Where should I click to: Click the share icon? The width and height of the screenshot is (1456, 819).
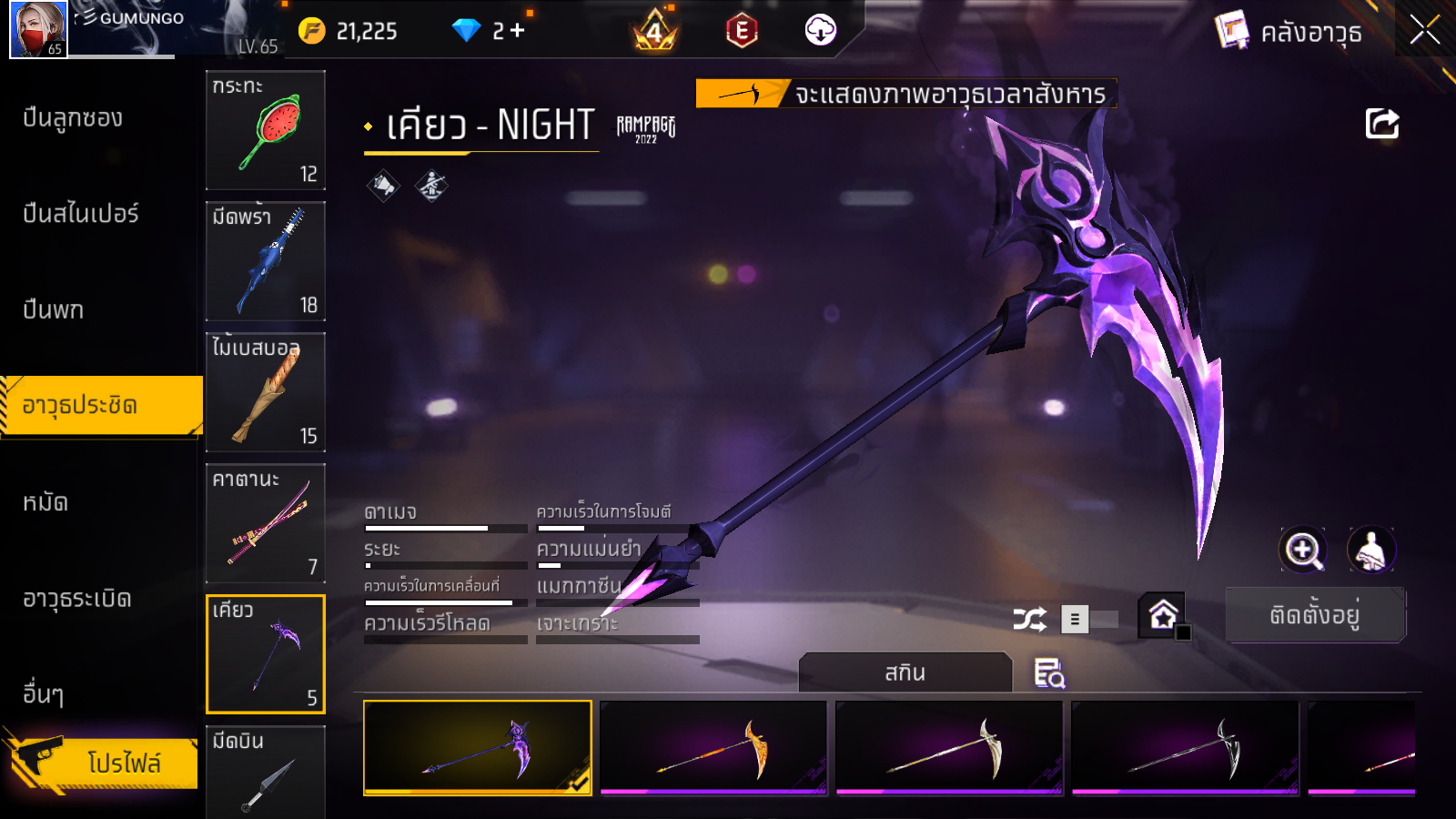pos(1381,124)
